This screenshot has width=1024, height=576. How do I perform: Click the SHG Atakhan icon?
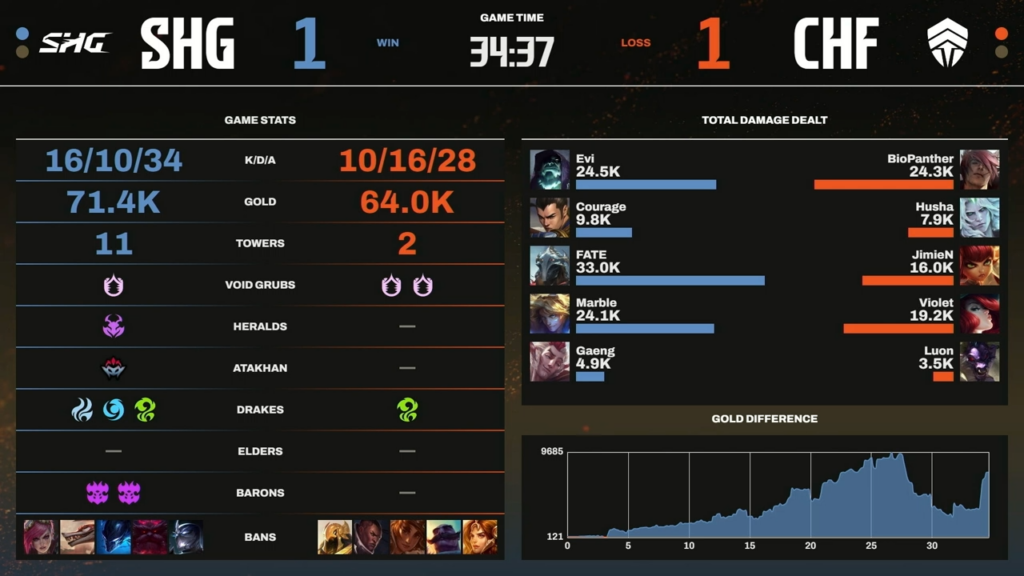pyautogui.click(x=113, y=368)
